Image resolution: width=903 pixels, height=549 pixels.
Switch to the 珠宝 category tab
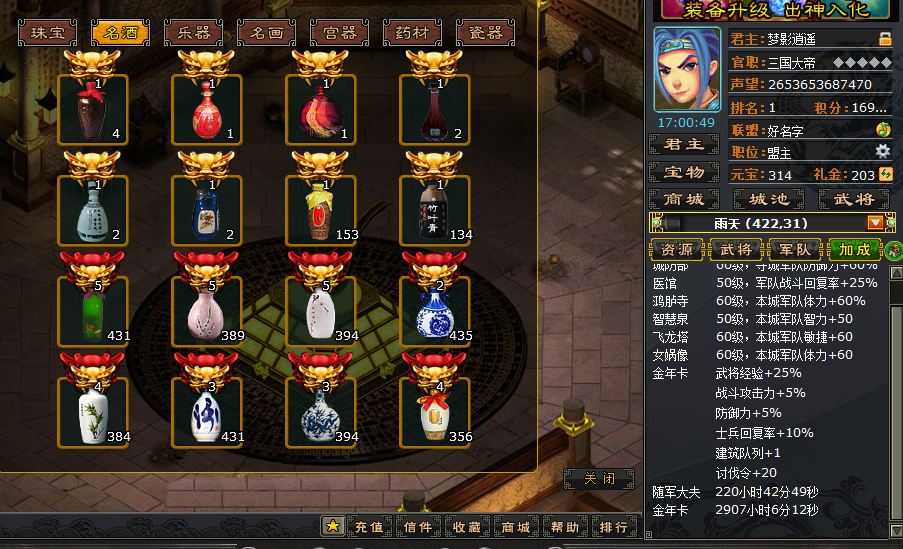coord(47,33)
